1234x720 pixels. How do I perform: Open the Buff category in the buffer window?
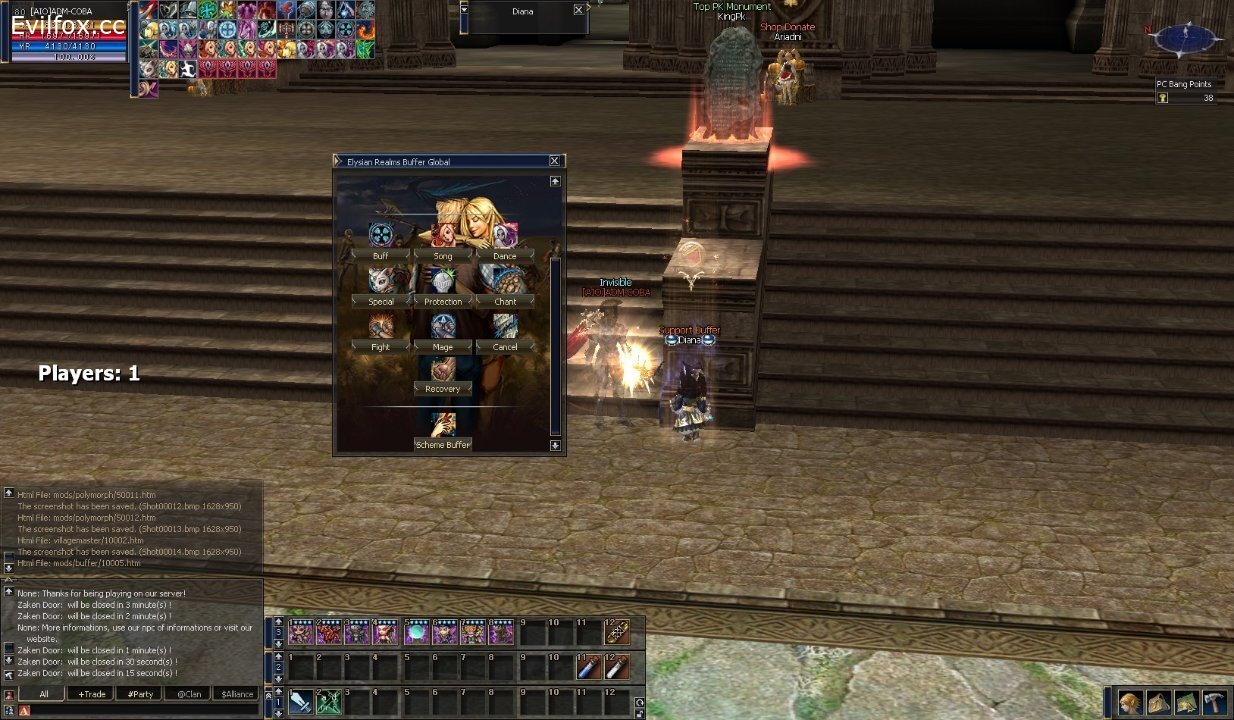(x=381, y=256)
